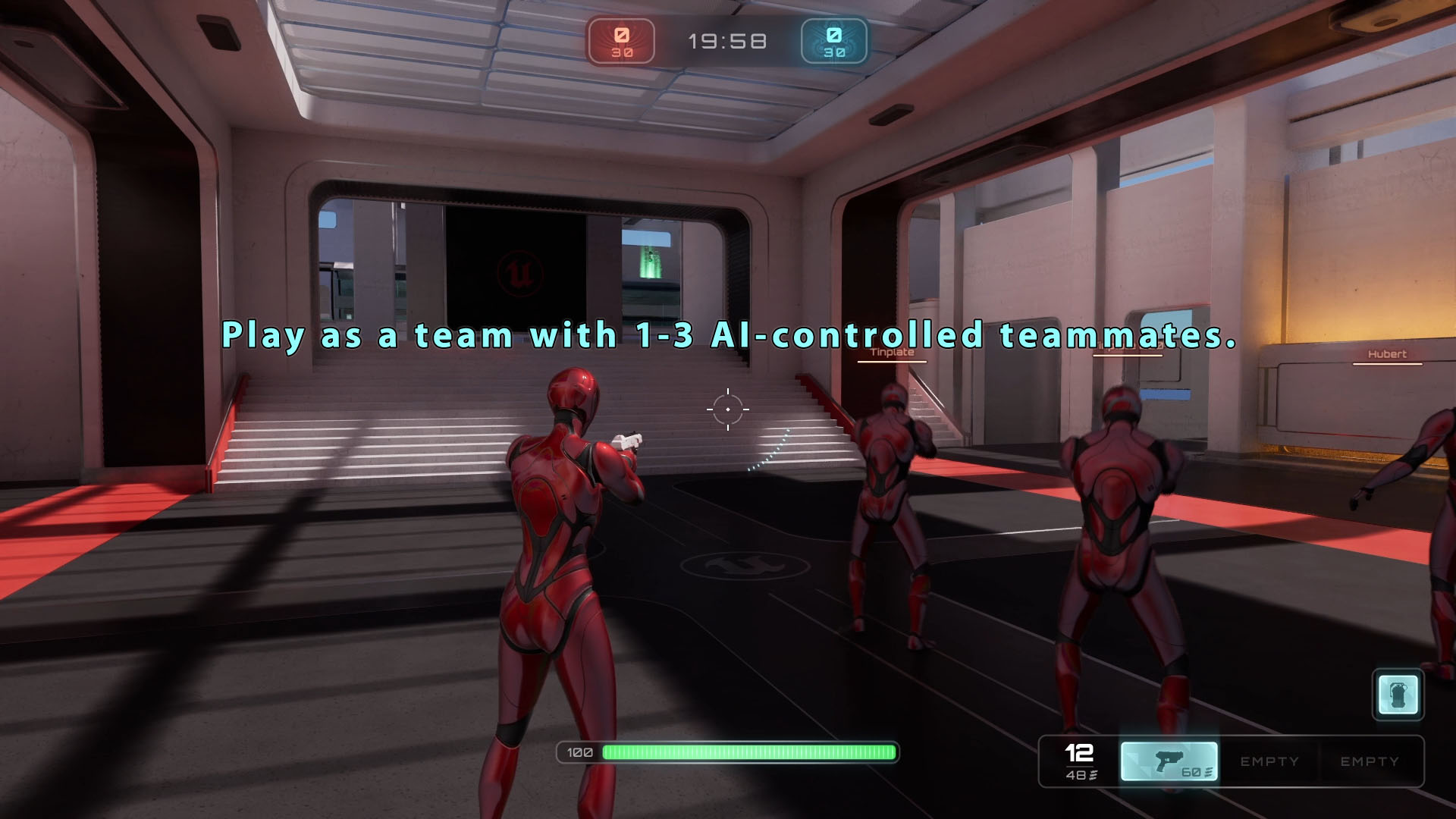Toggle the second EMPTY weapon slot
The image size is (1456, 819).
point(1370,761)
